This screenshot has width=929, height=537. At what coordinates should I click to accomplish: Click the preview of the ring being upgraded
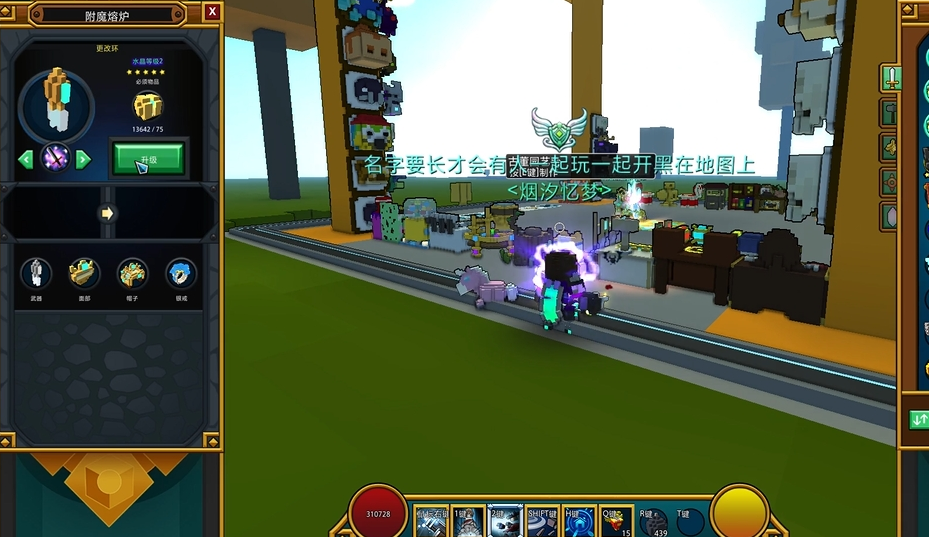pyautogui.click(x=56, y=103)
